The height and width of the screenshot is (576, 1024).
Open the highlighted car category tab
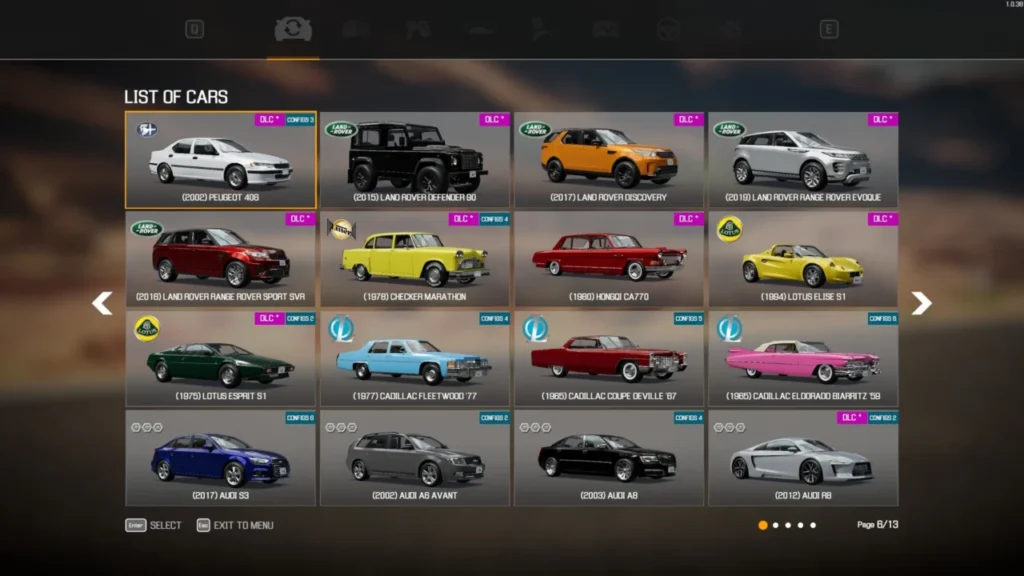pyautogui.click(x=293, y=30)
